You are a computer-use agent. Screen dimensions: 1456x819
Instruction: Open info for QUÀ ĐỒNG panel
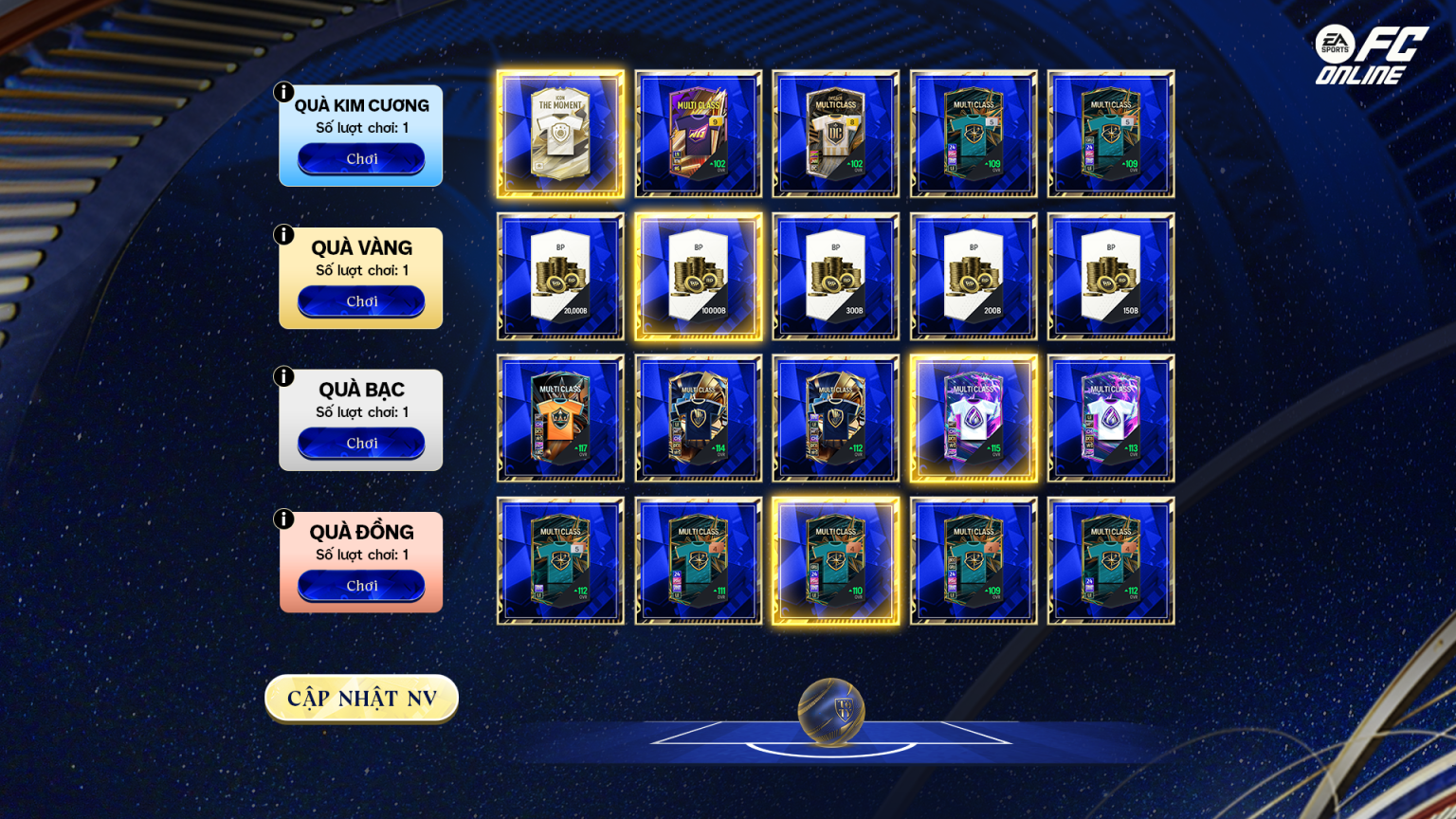(x=282, y=519)
